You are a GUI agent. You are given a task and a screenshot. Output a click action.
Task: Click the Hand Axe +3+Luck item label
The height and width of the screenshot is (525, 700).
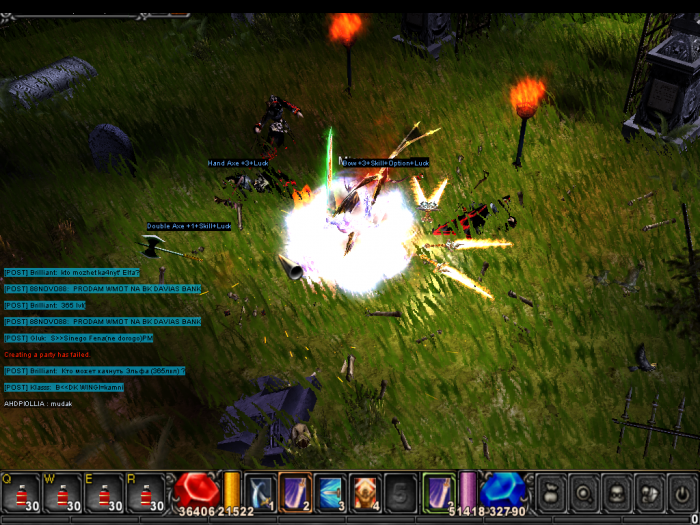pos(238,163)
